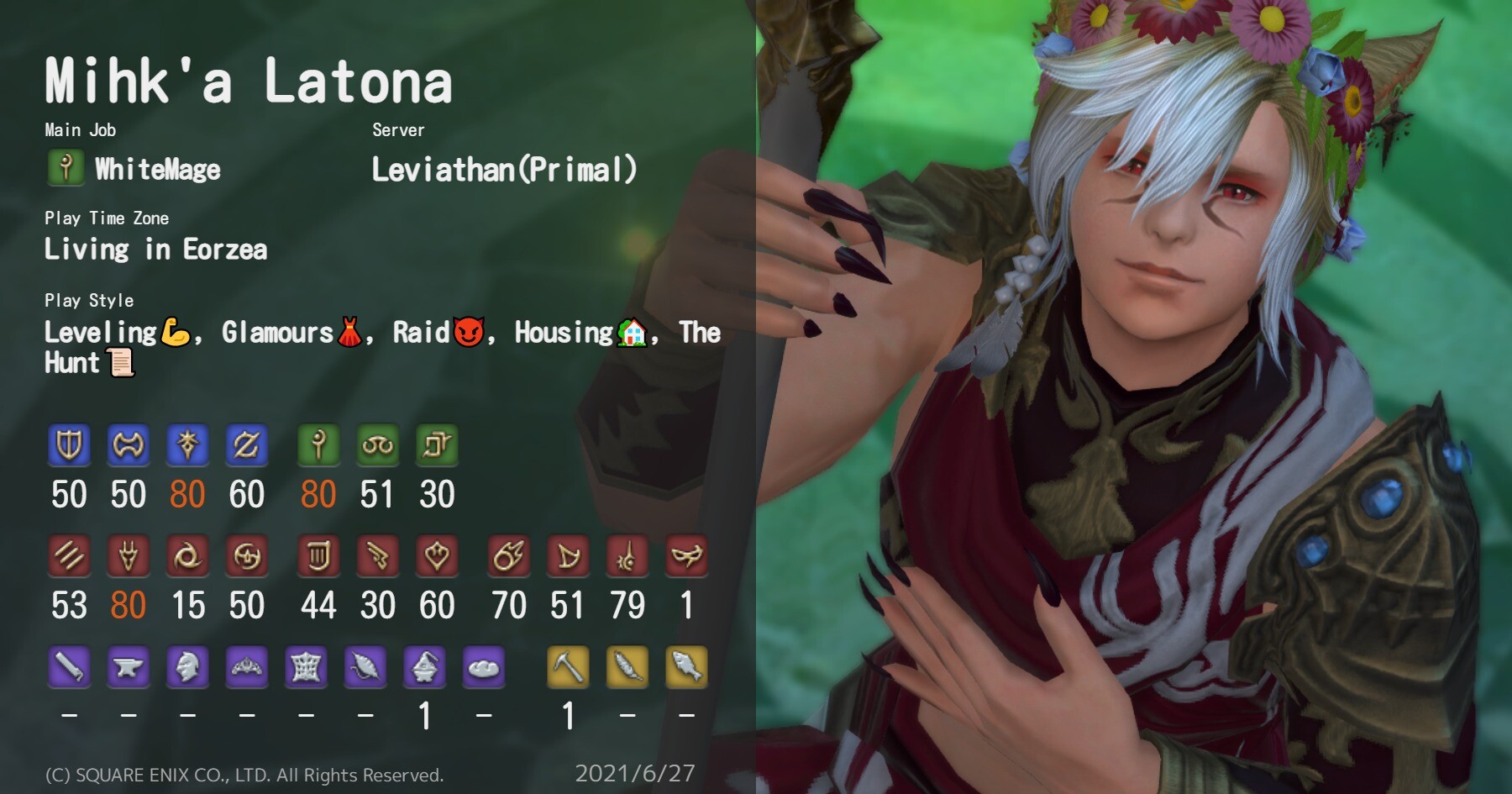Click the Dragoon job icon
1512x794 pixels.
pos(129,556)
